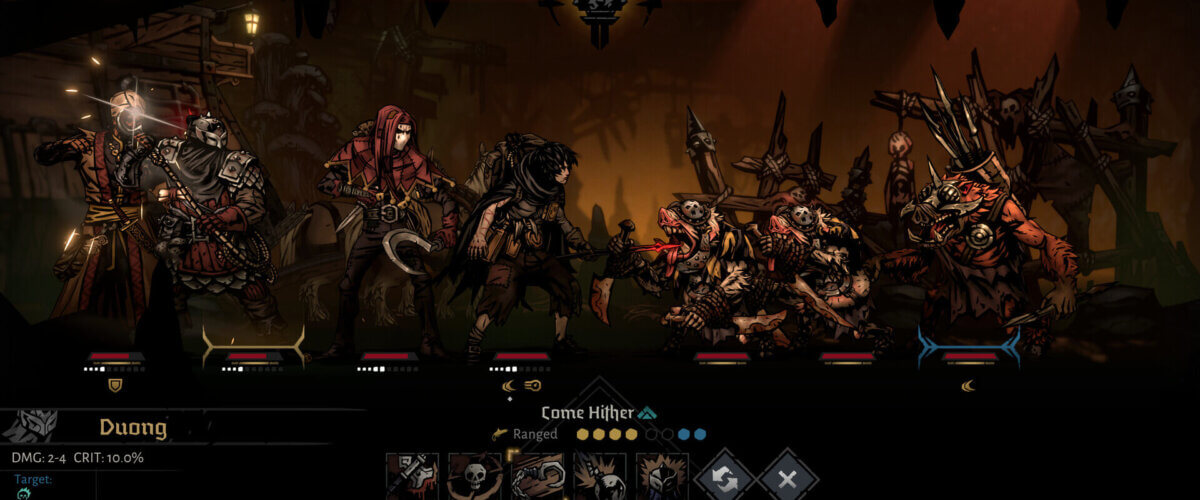Click the swap position arrows button
Viewport: 1200px width, 500px height.
725,478
